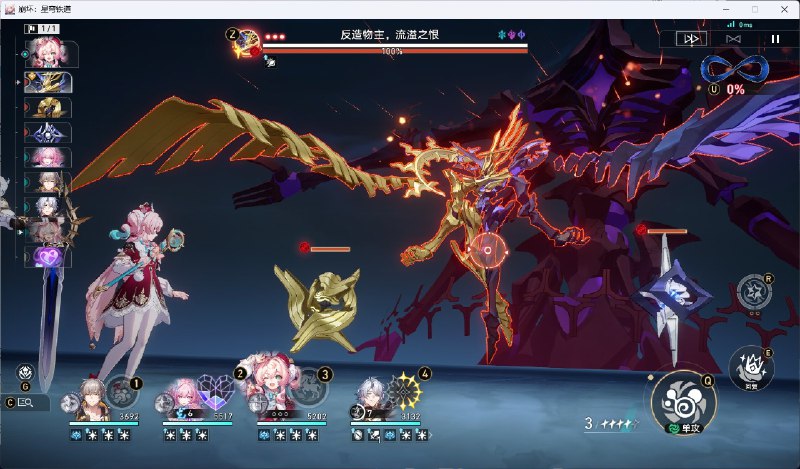Toggle the auto-battle button
The image size is (800, 469).
(732, 38)
